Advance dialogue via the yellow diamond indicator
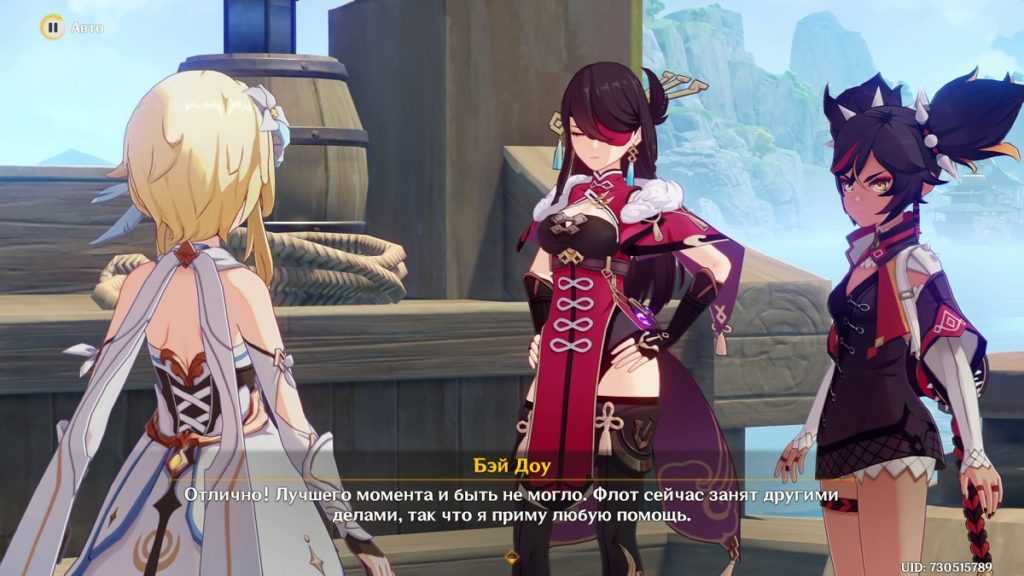Viewport: 1024px width, 576px height. [512, 557]
